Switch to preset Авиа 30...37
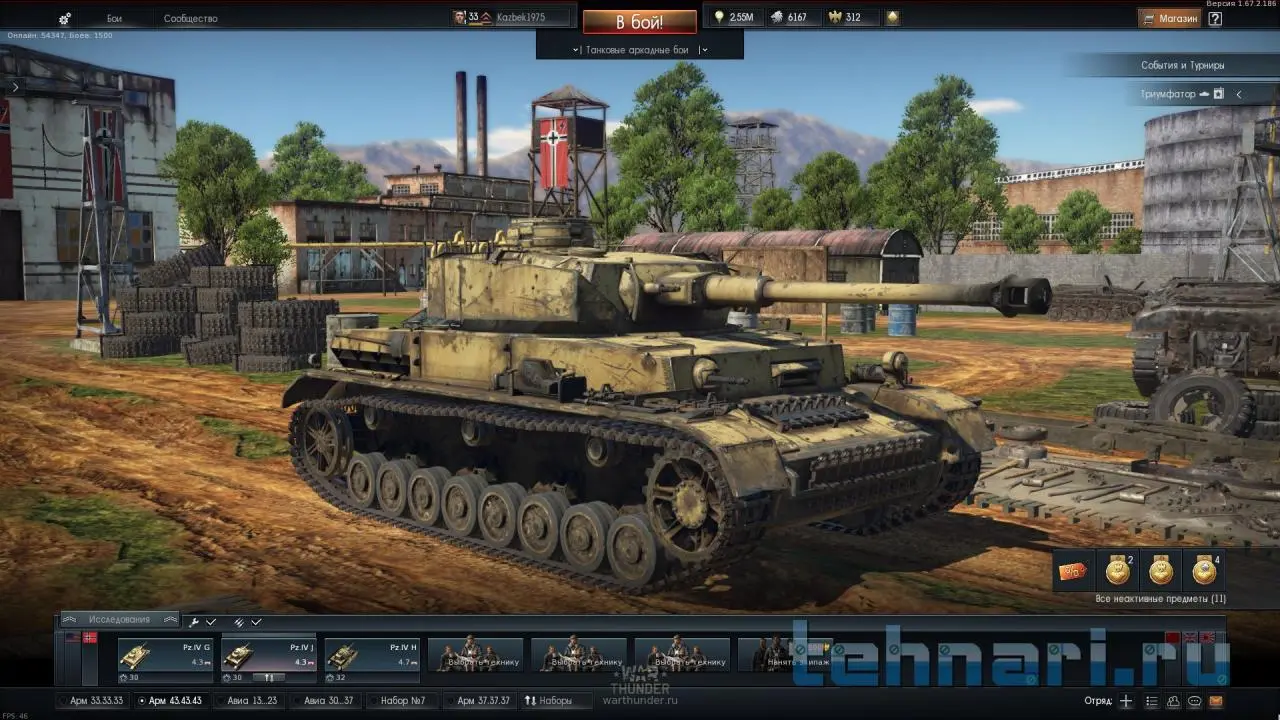 tap(327, 701)
